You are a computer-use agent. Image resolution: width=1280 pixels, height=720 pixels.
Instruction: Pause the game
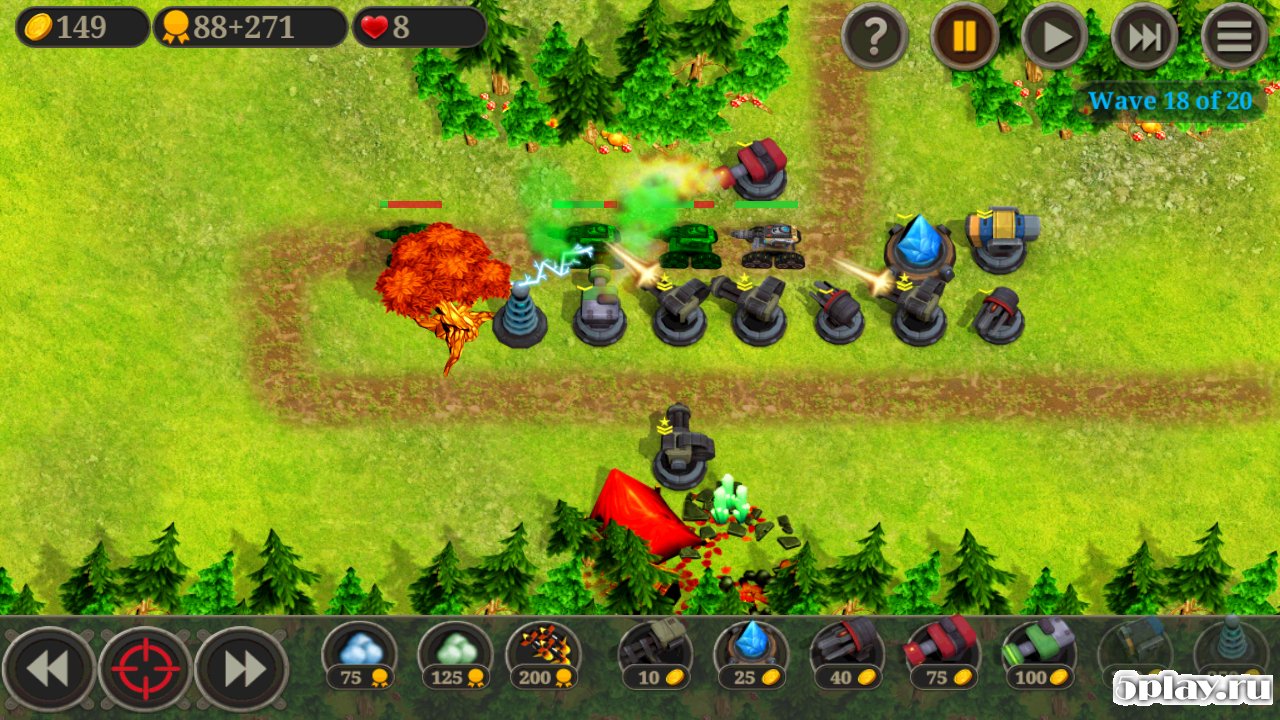click(964, 37)
